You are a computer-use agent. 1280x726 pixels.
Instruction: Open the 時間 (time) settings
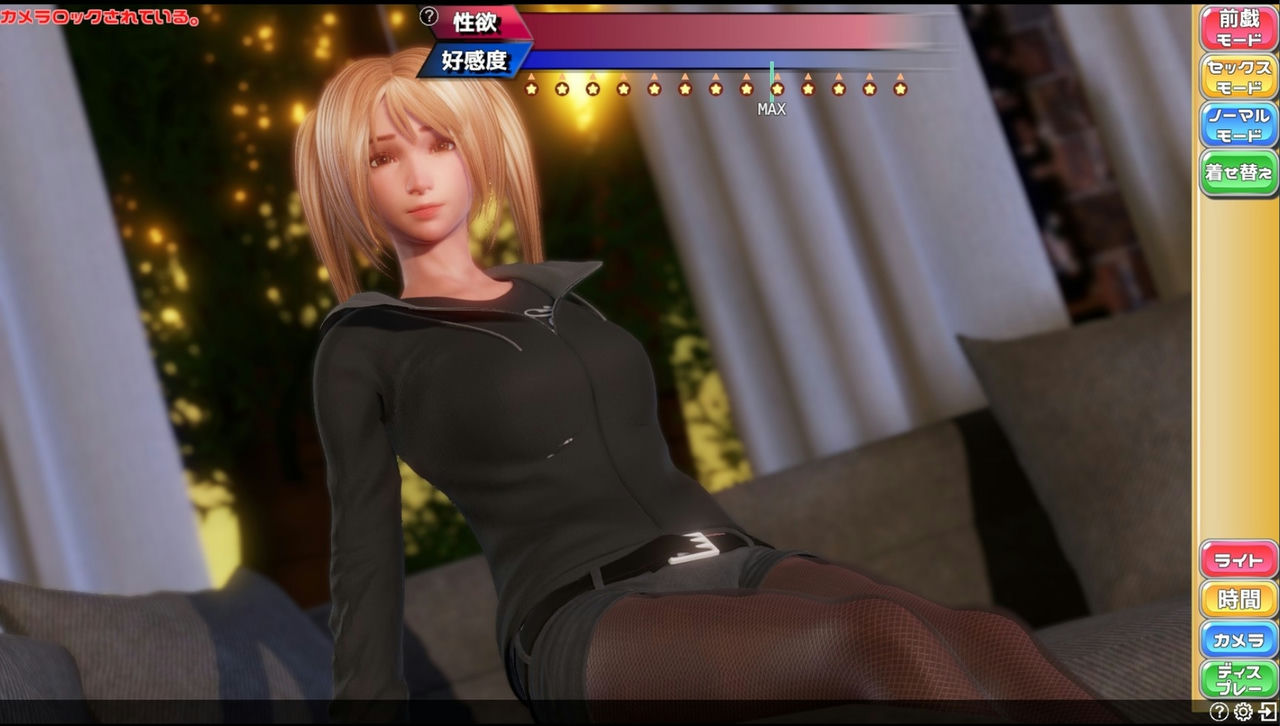click(x=1238, y=600)
